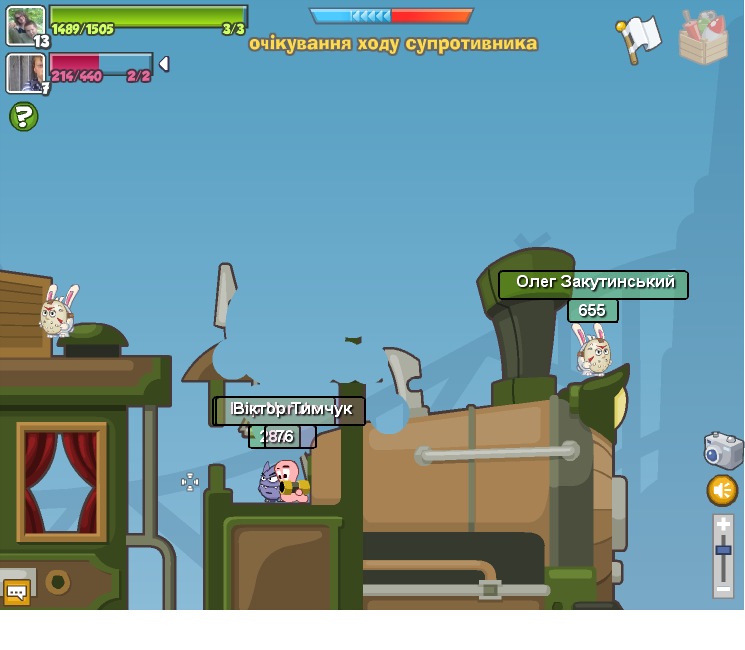
Task: Toggle the orange sound speaker button
Action: pyautogui.click(x=722, y=490)
